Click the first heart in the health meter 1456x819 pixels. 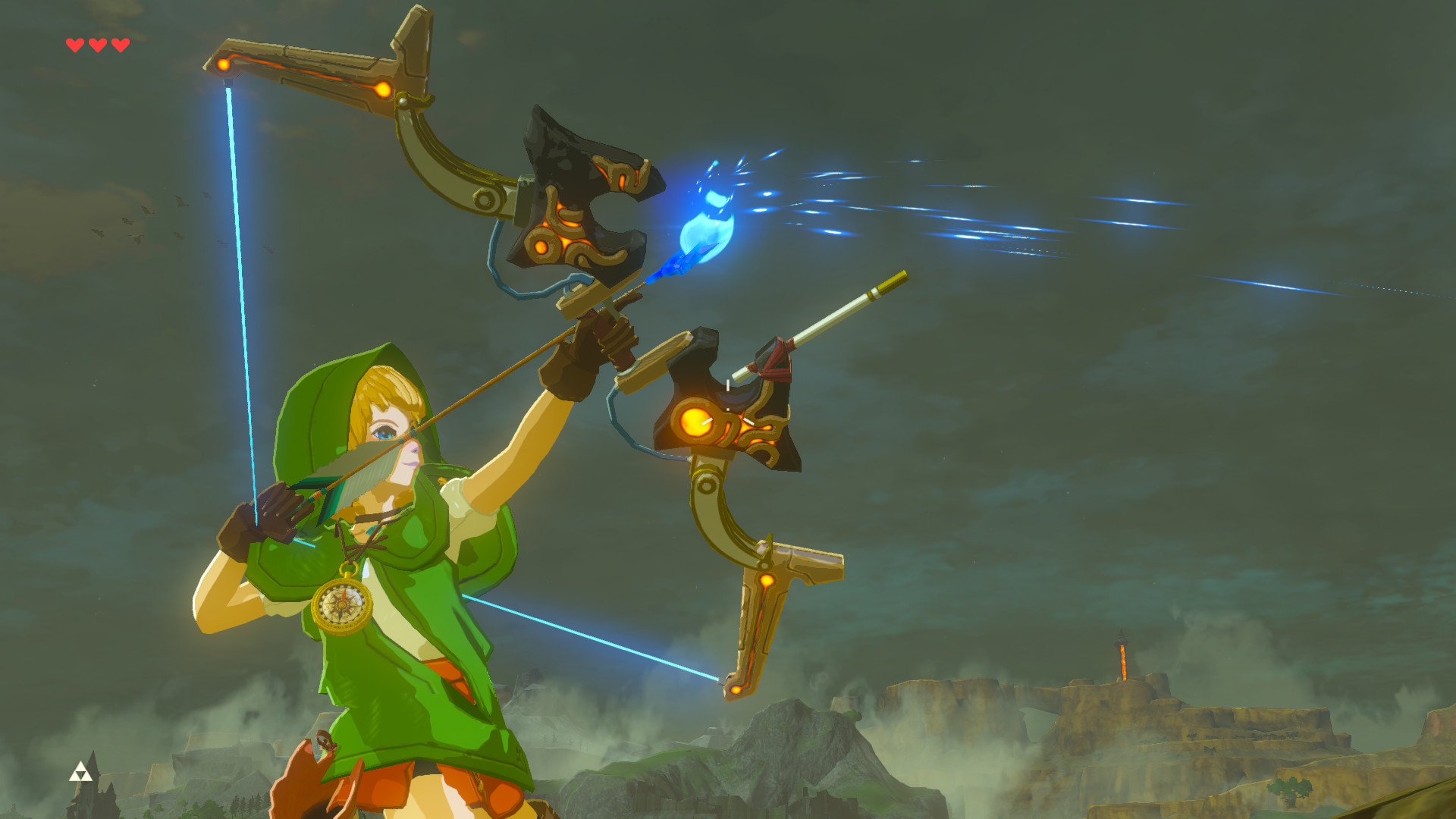point(74,43)
